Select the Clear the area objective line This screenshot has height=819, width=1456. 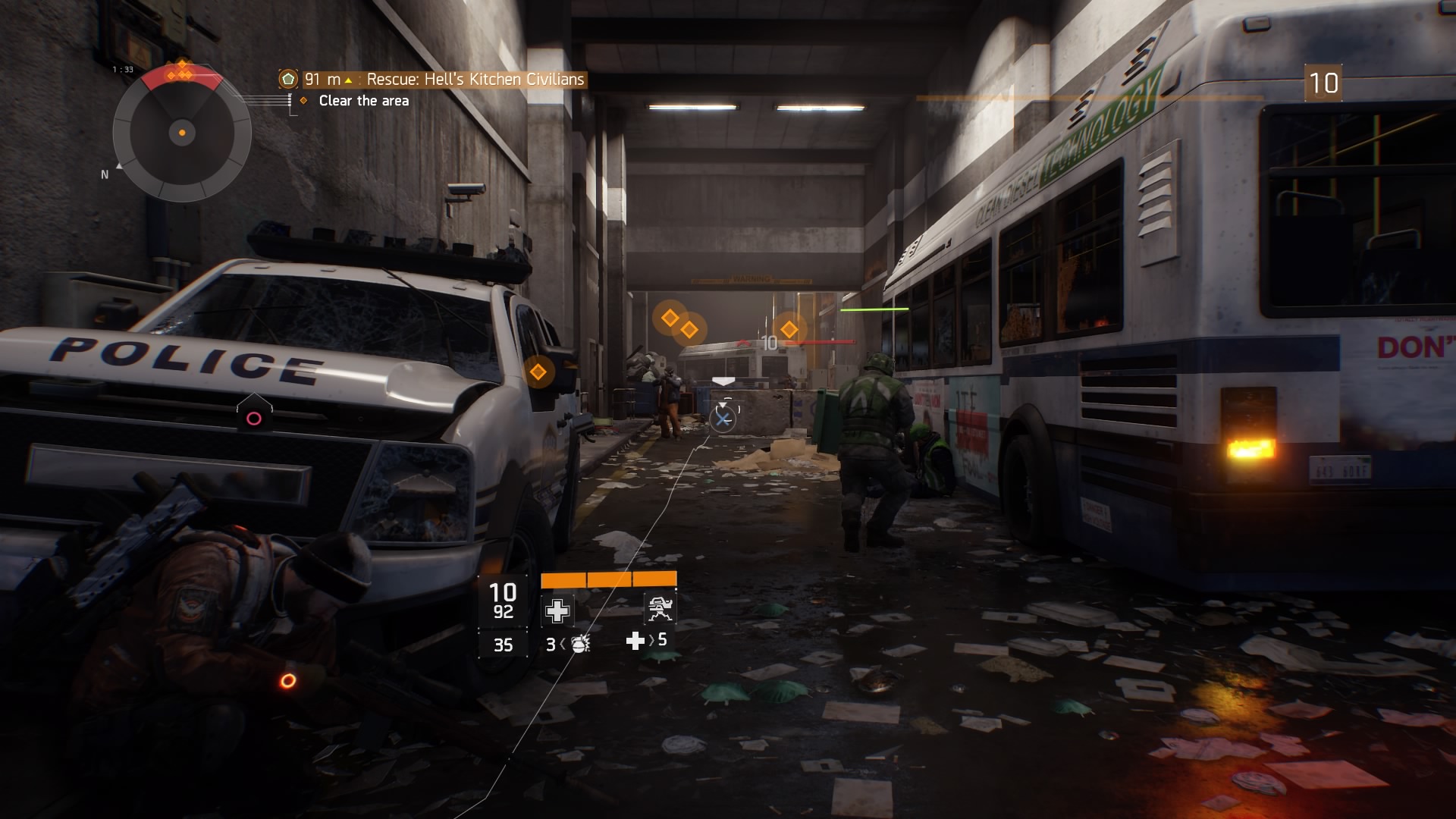[x=363, y=101]
